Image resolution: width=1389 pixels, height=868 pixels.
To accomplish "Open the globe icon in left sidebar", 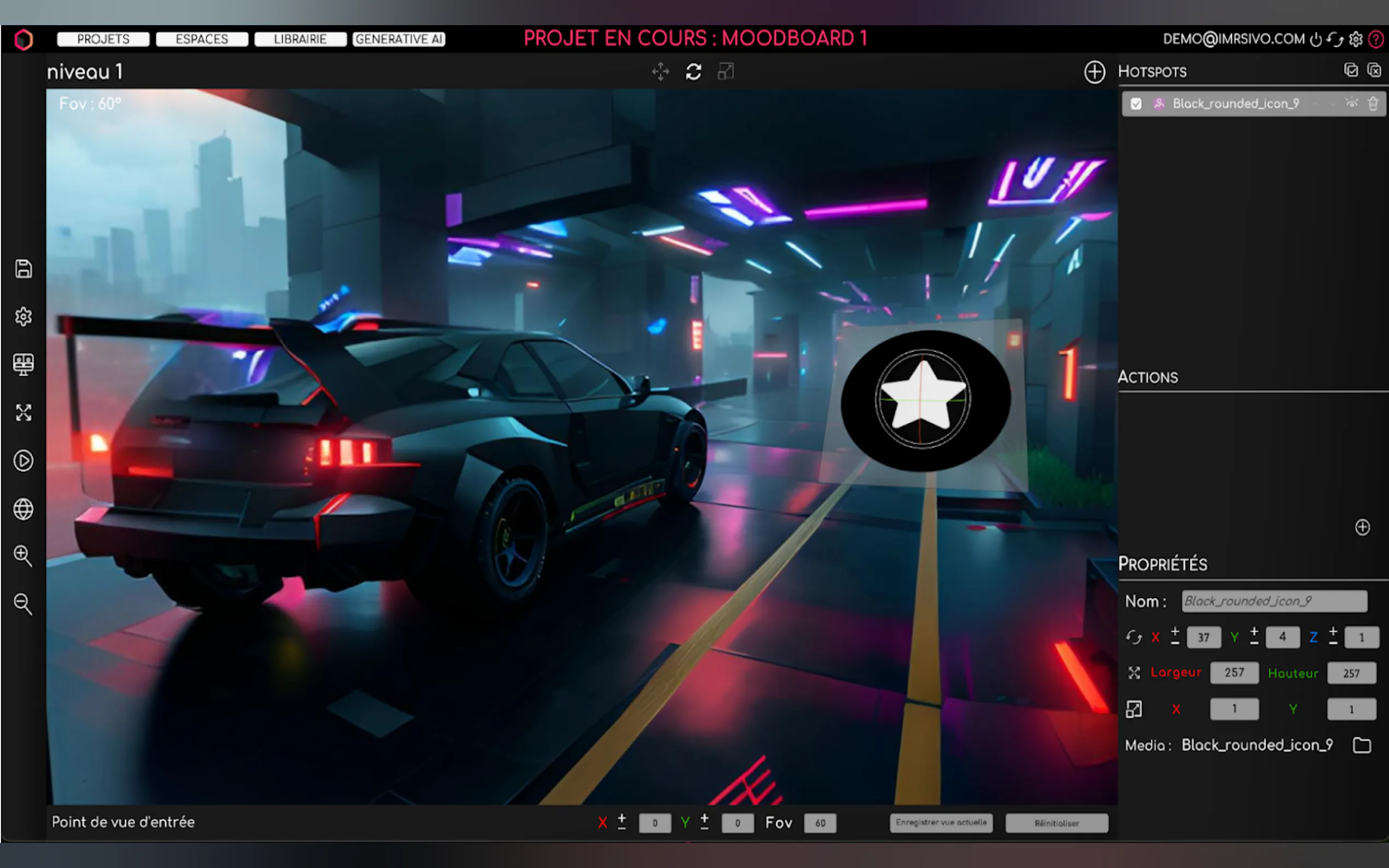I will 24,509.
